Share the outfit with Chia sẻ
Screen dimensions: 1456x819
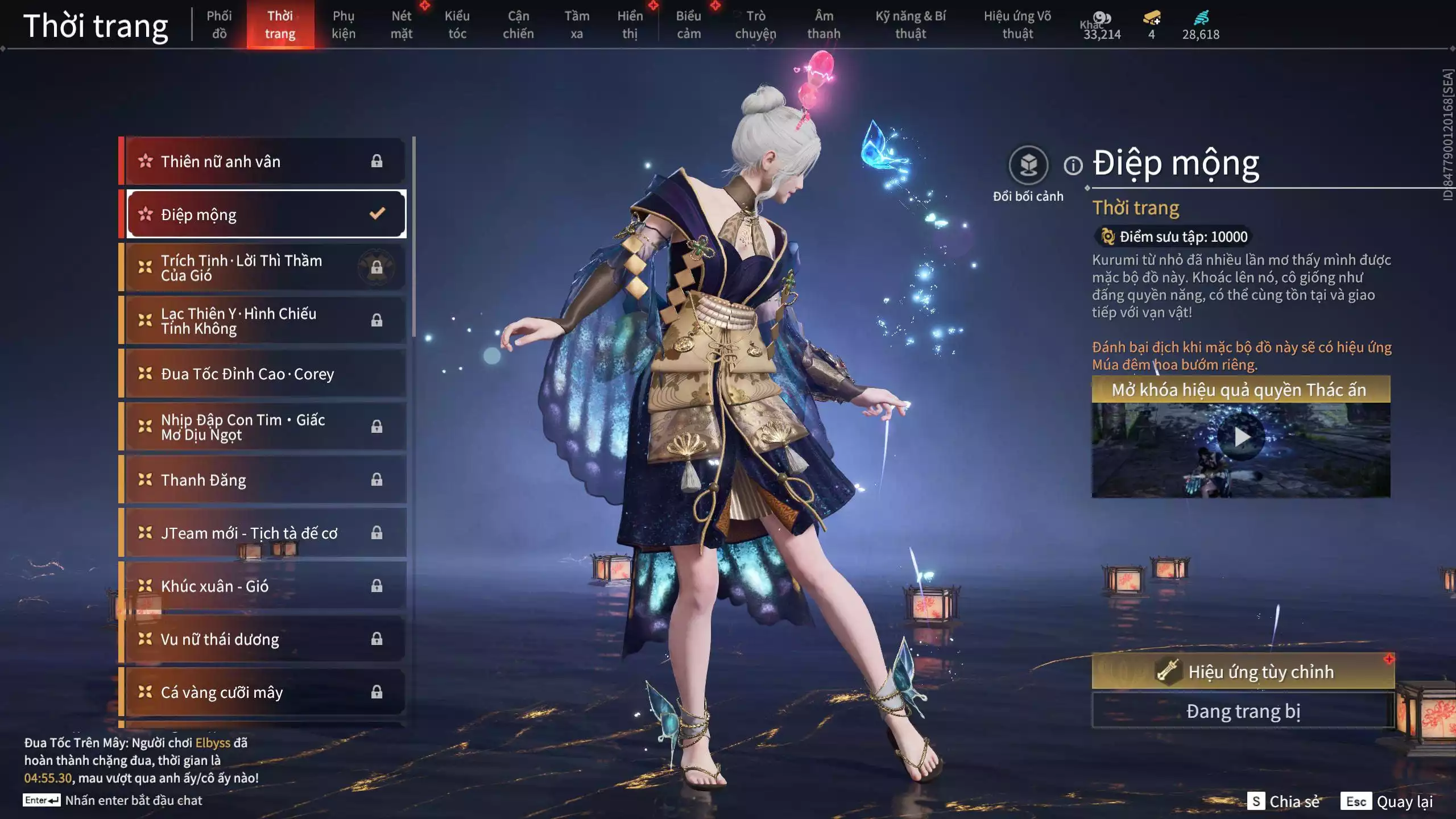[x=1284, y=801]
